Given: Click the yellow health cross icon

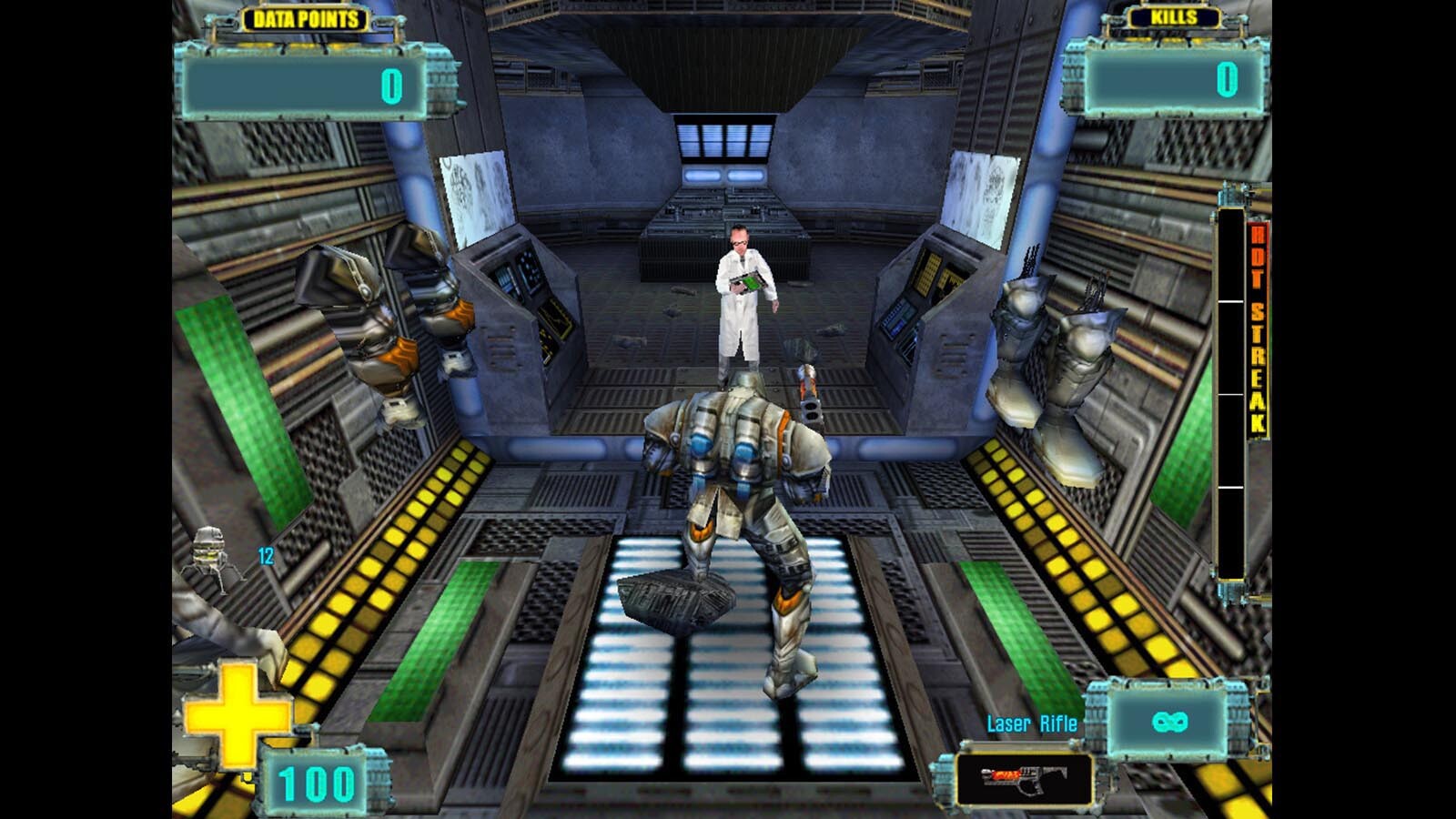Looking at the screenshot, I should [x=236, y=716].
